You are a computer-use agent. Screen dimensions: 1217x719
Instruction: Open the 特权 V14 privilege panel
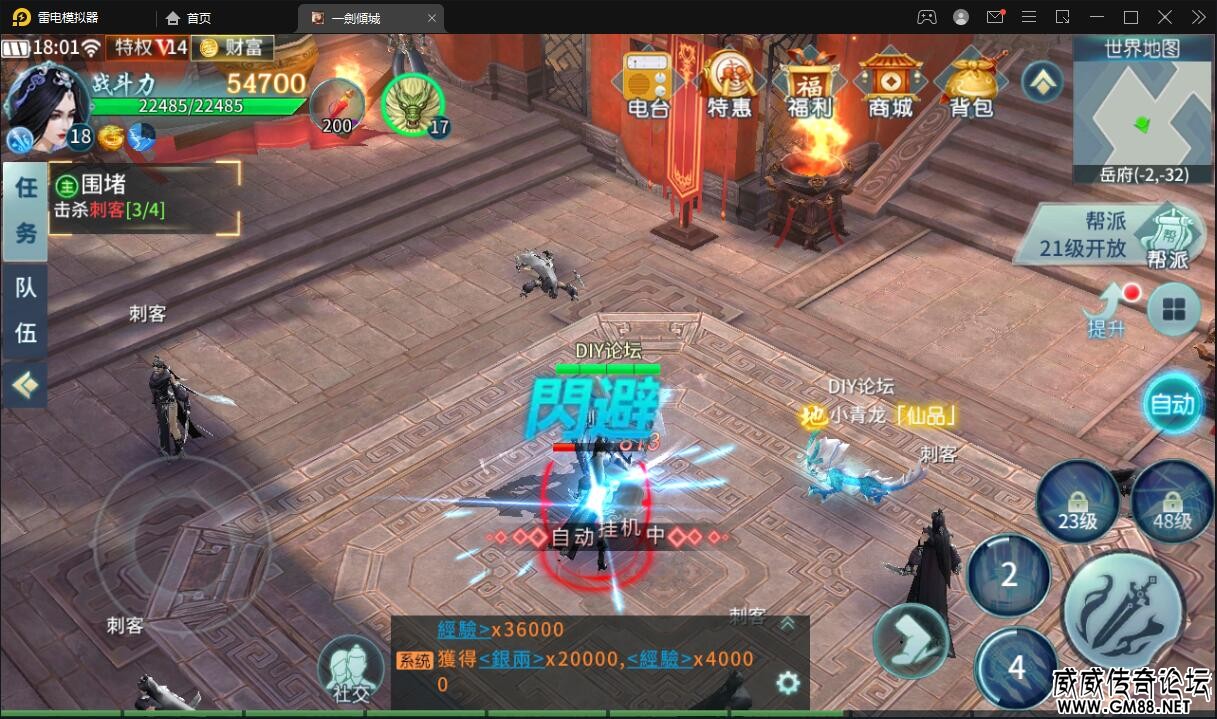(x=149, y=47)
